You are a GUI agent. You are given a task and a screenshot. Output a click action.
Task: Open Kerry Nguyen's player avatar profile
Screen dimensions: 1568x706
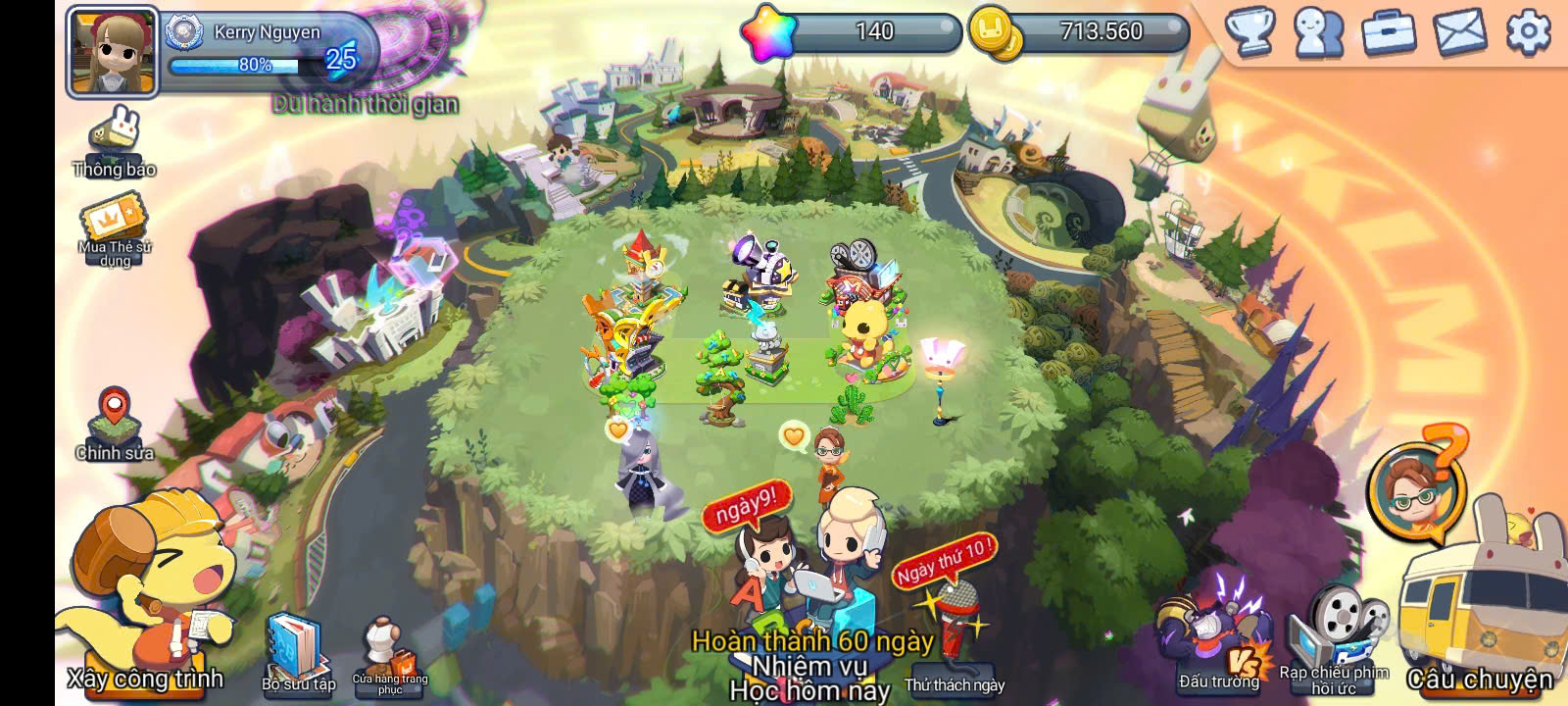pos(113,52)
